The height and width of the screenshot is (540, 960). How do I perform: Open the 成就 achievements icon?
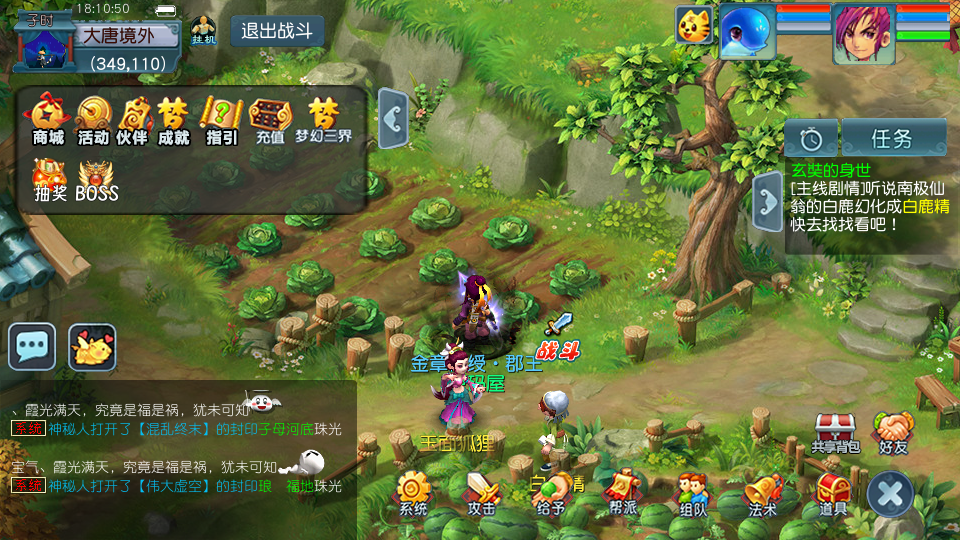click(173, 117)
